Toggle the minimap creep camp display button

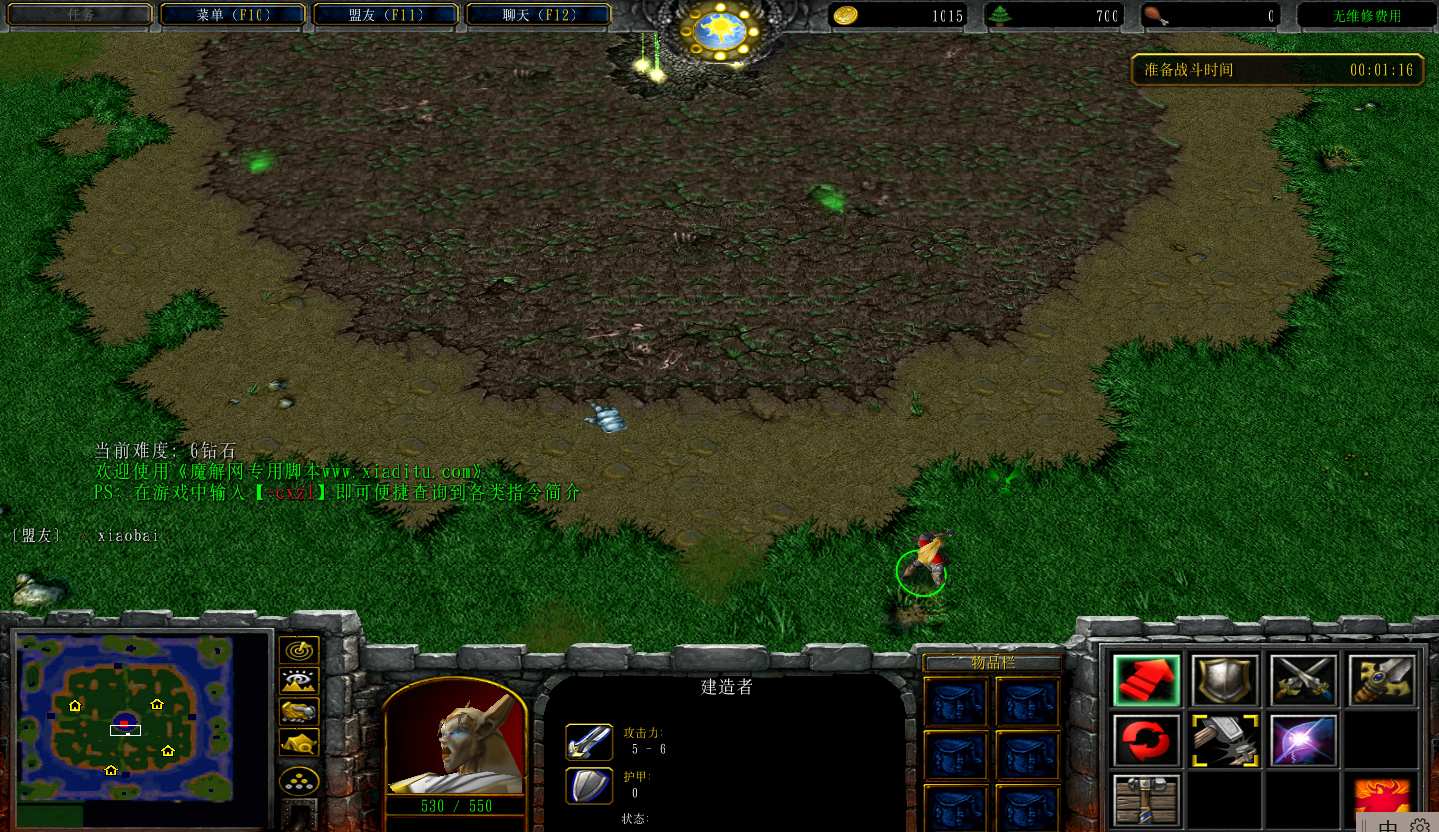tap(299, 742)
